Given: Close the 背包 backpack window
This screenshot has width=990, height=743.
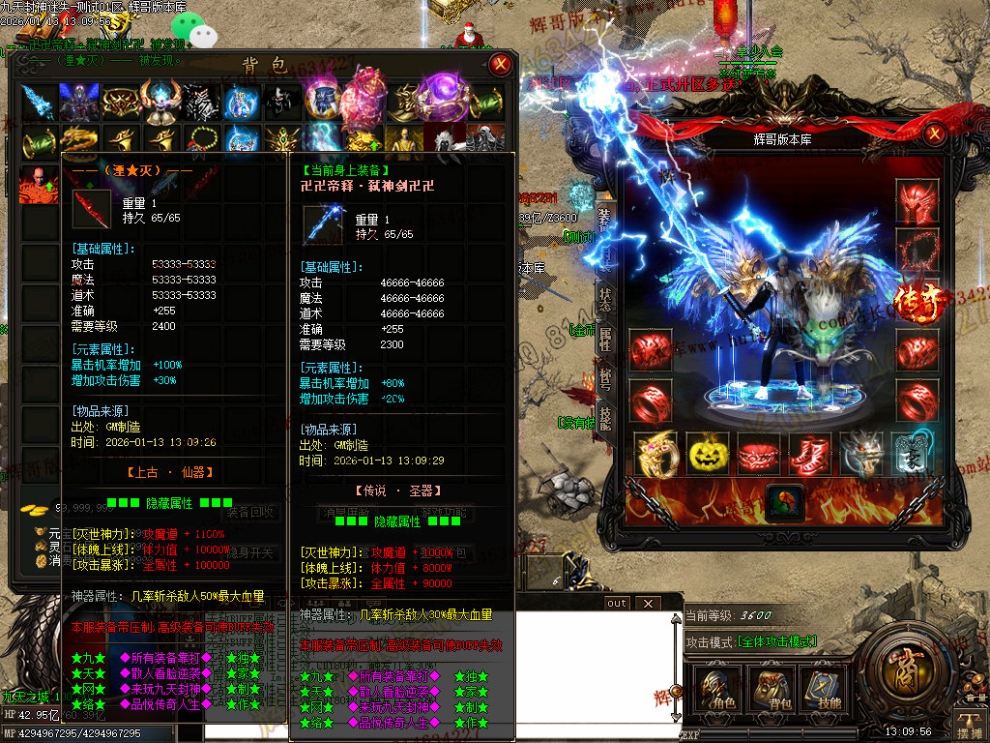Looking at the screenshot, I should tap(501, 65).
